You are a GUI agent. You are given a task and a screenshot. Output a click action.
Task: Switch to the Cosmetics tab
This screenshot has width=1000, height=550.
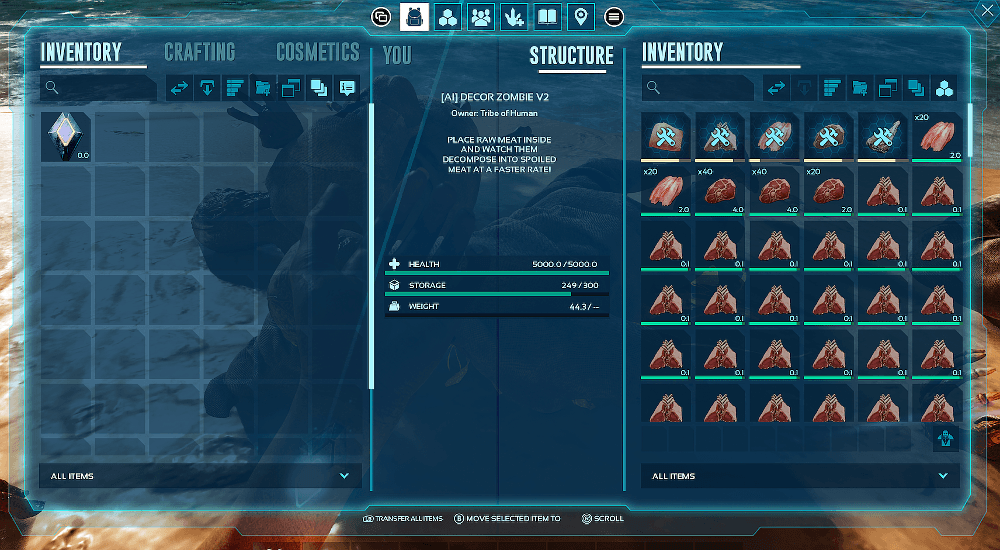(317, 52)
